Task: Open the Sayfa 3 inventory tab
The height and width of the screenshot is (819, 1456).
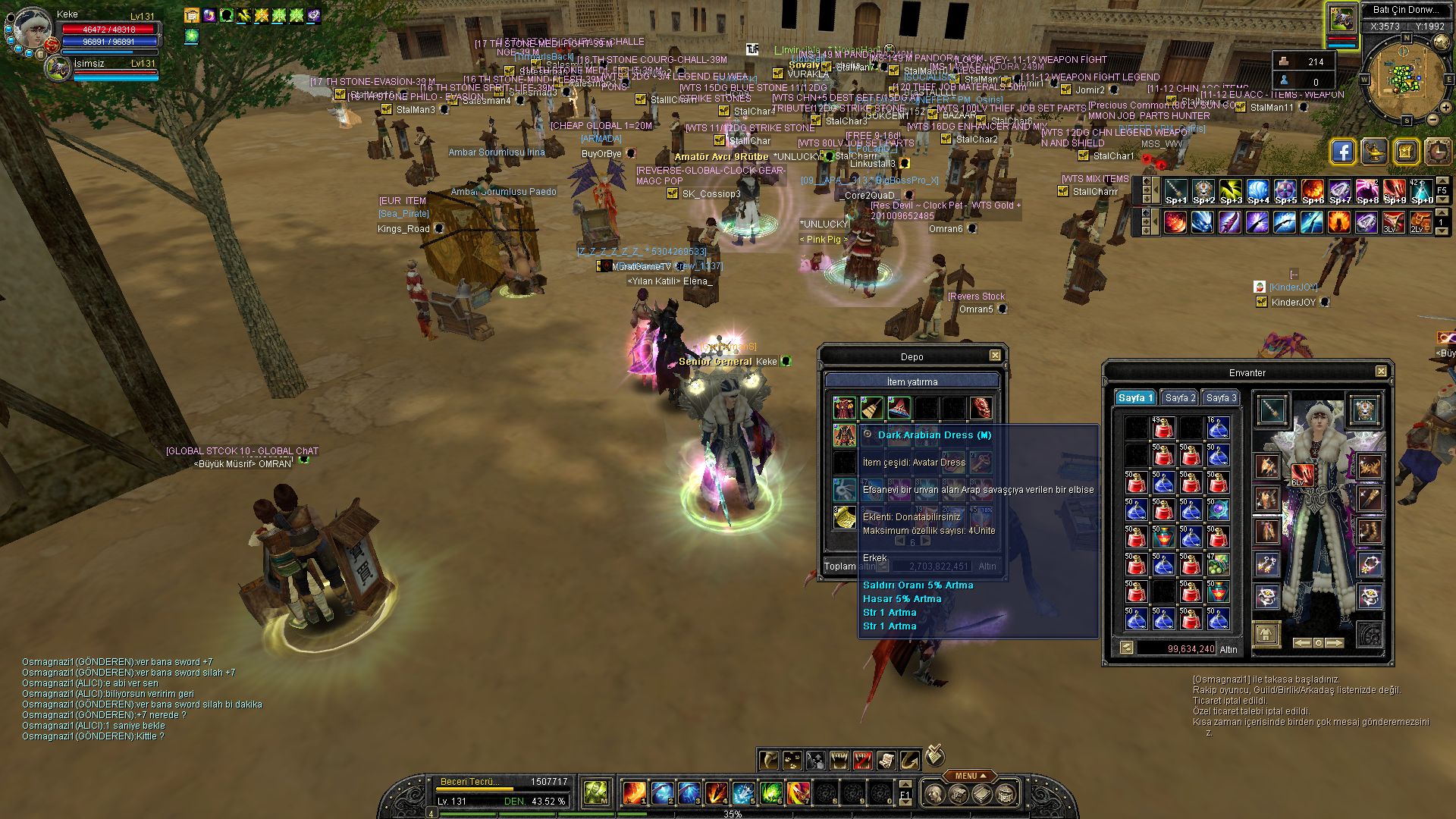Action: click(x=1221, y=398)
